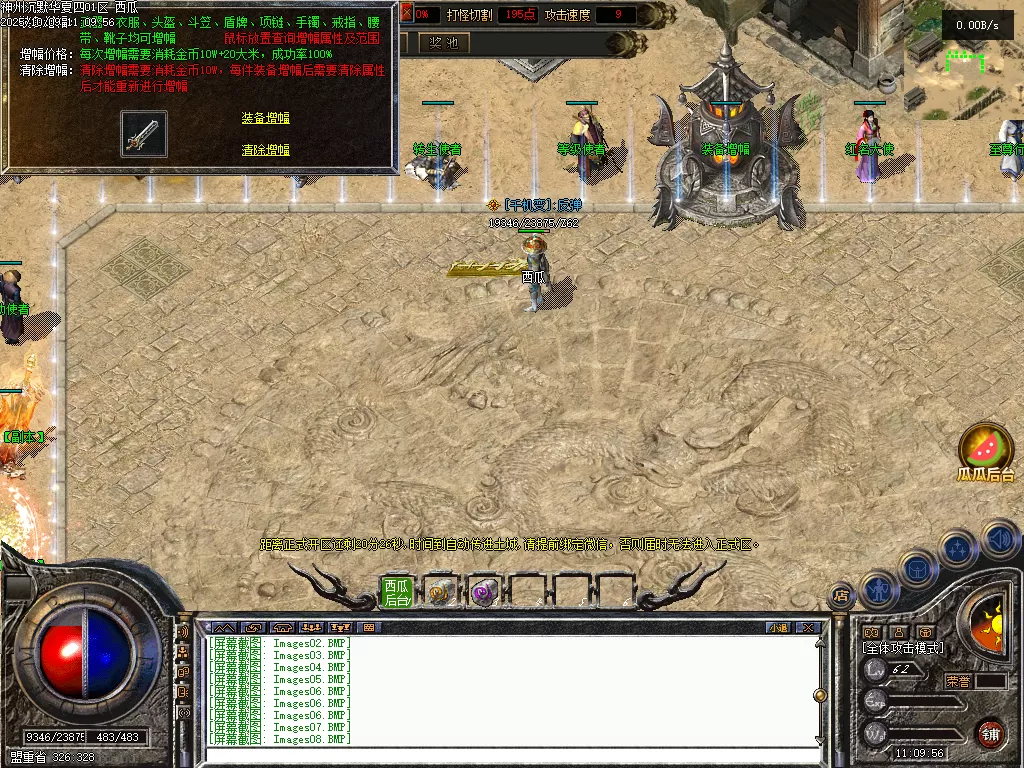The width and height of the screenshot is (1024, 768).
Task: Click the 荣誉 honor label
Action: (958, 681)
